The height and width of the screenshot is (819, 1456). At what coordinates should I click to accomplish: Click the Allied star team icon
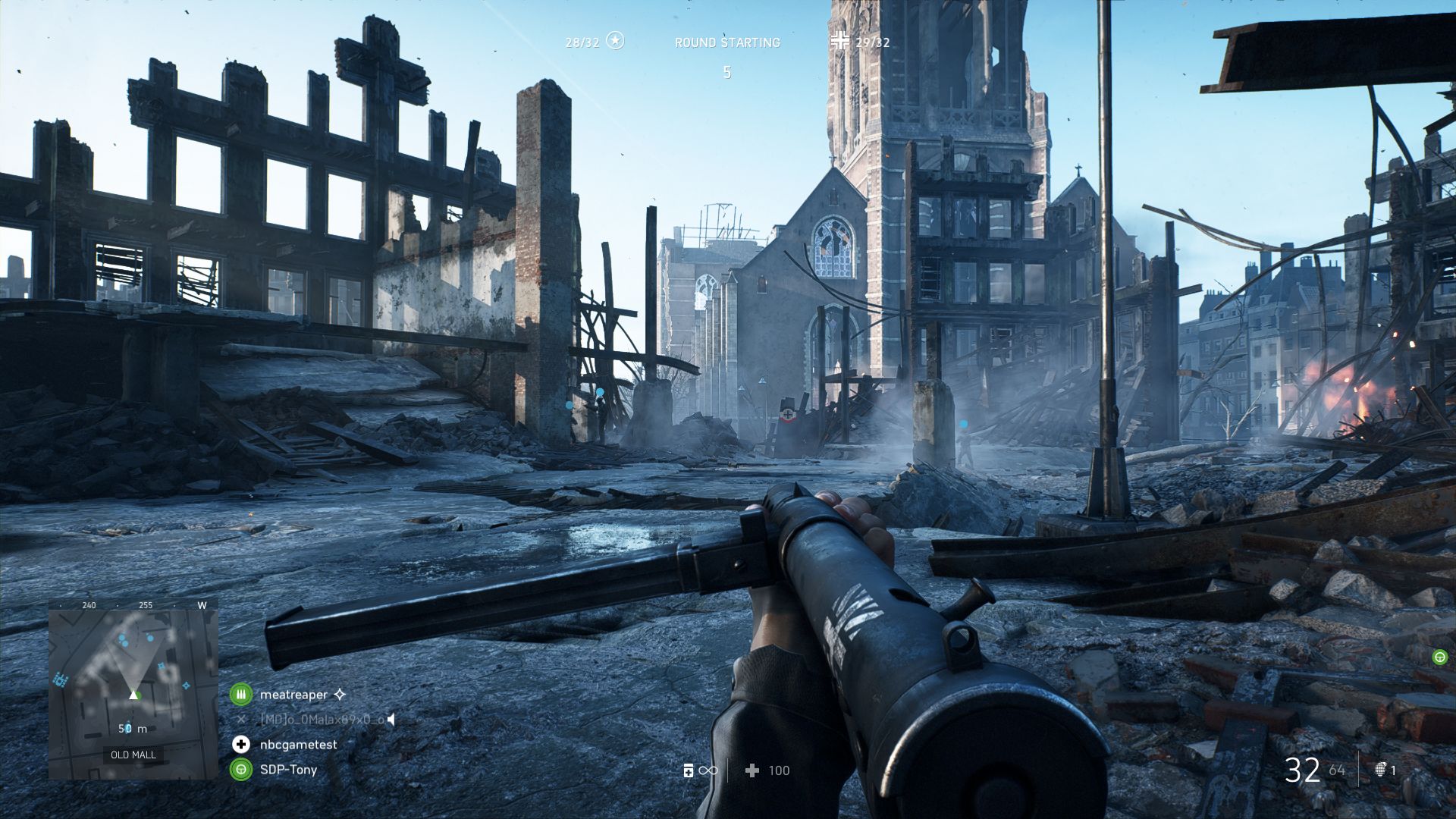click(616, 41)
